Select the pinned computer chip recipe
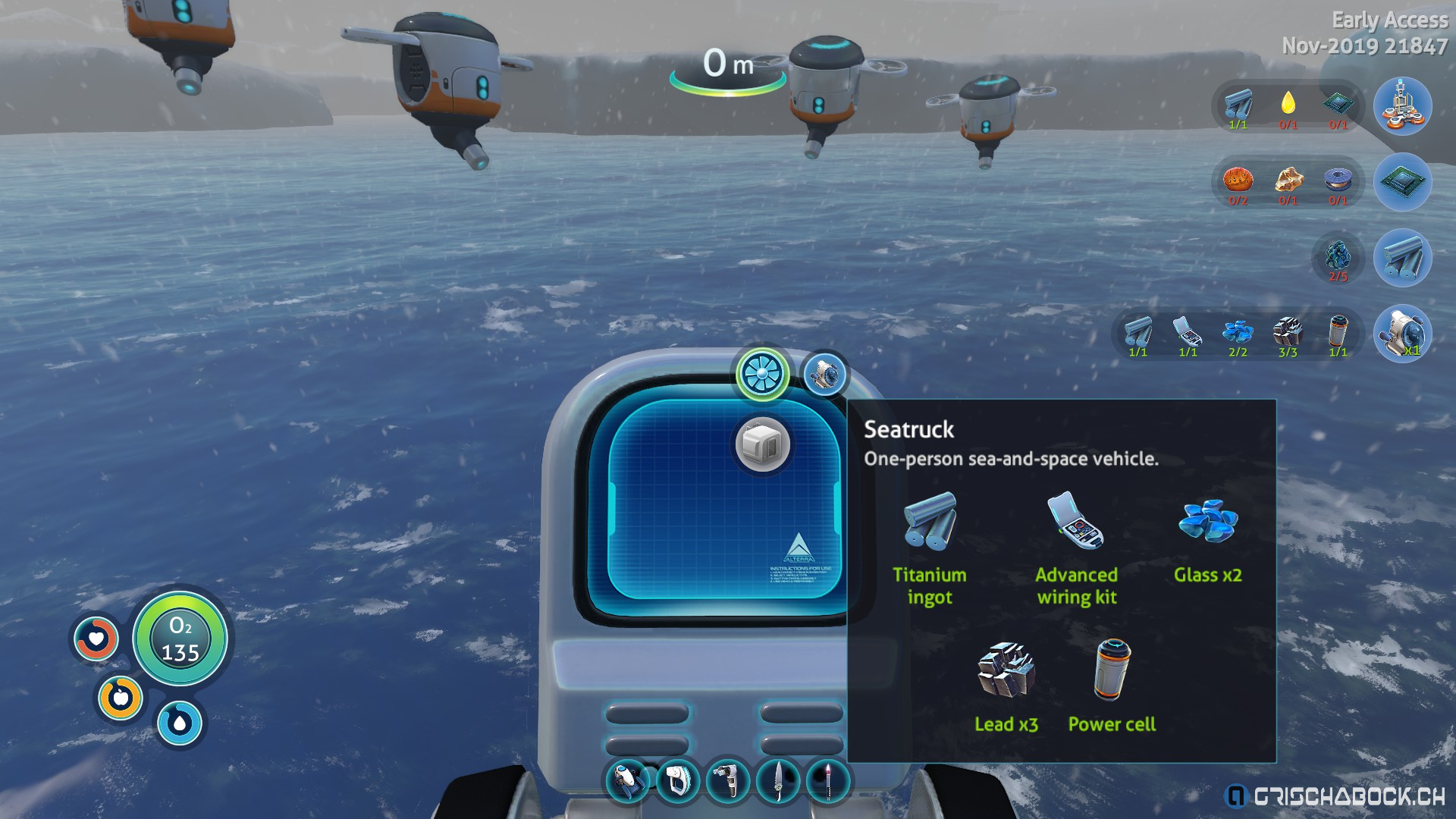 point(1402,182)
